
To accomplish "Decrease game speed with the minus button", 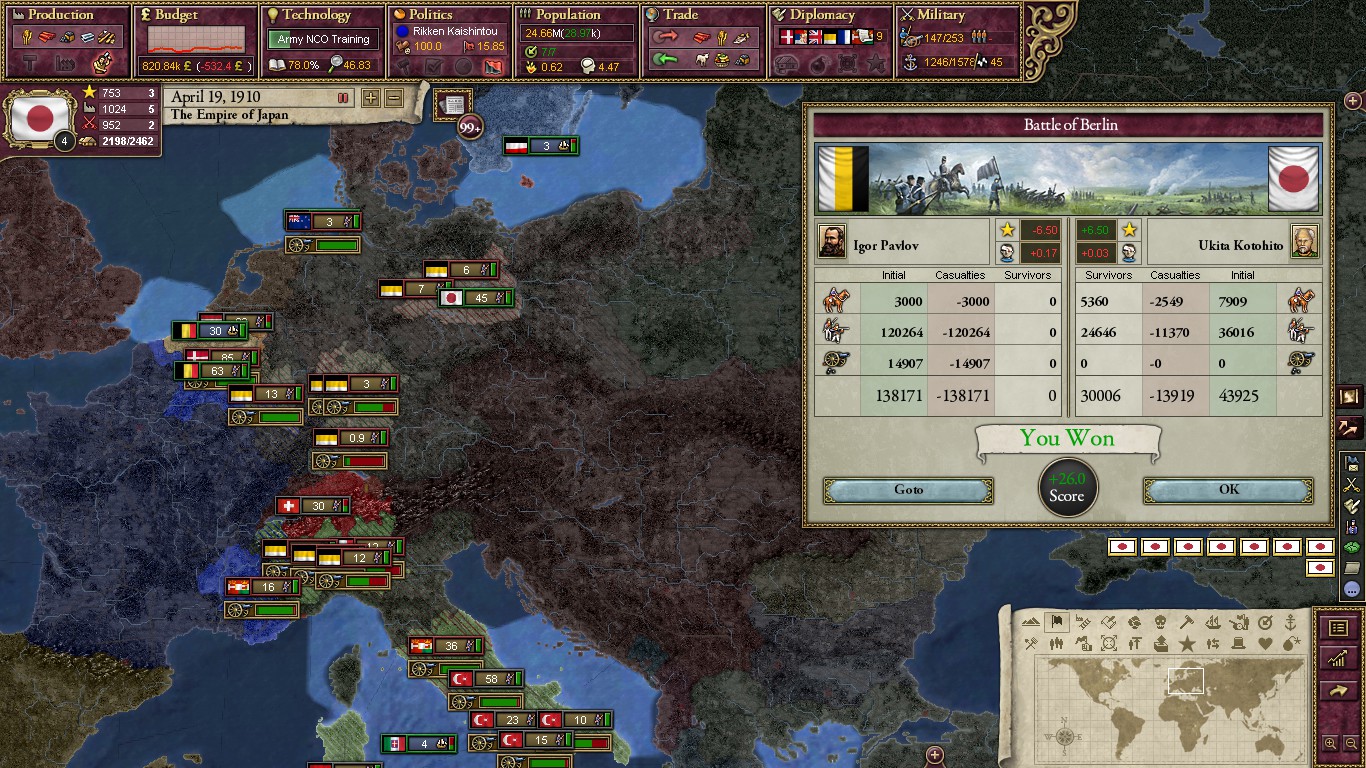I will tap(394, 98).
